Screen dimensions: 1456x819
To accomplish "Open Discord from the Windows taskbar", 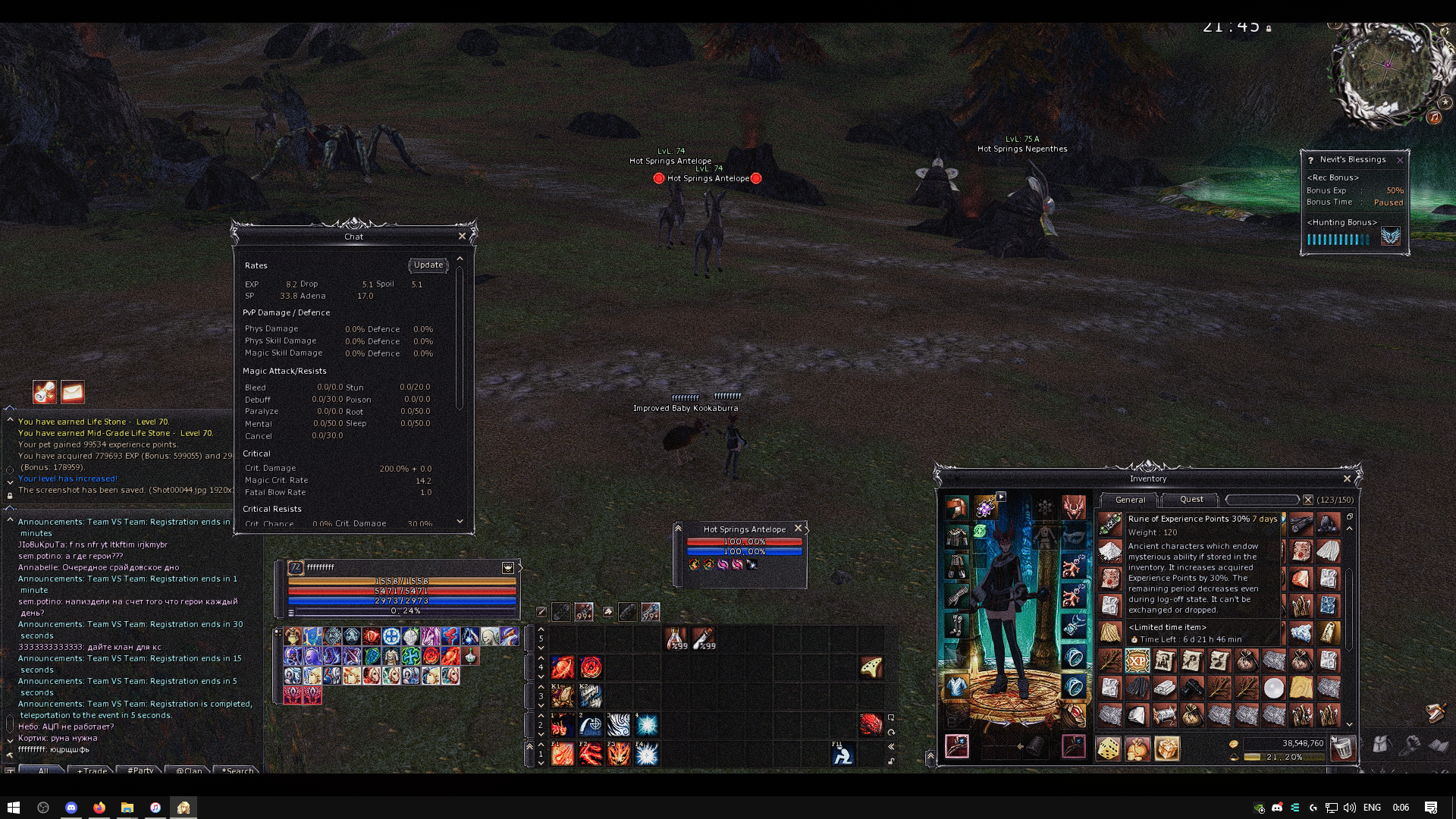I will click(x=71, y=808).
